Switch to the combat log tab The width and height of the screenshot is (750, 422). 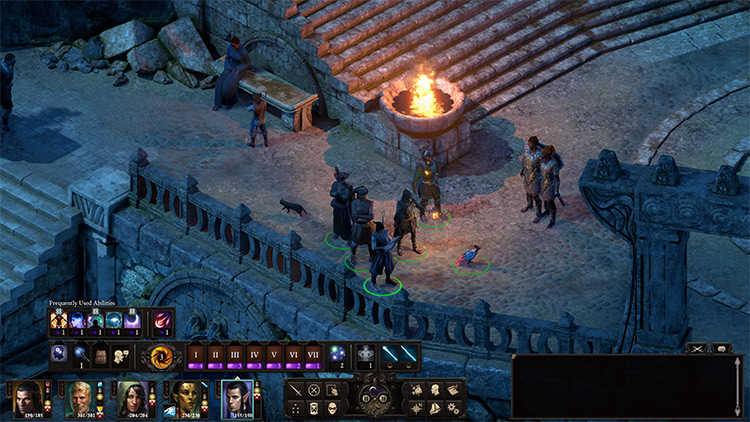(x=697, y=348)
